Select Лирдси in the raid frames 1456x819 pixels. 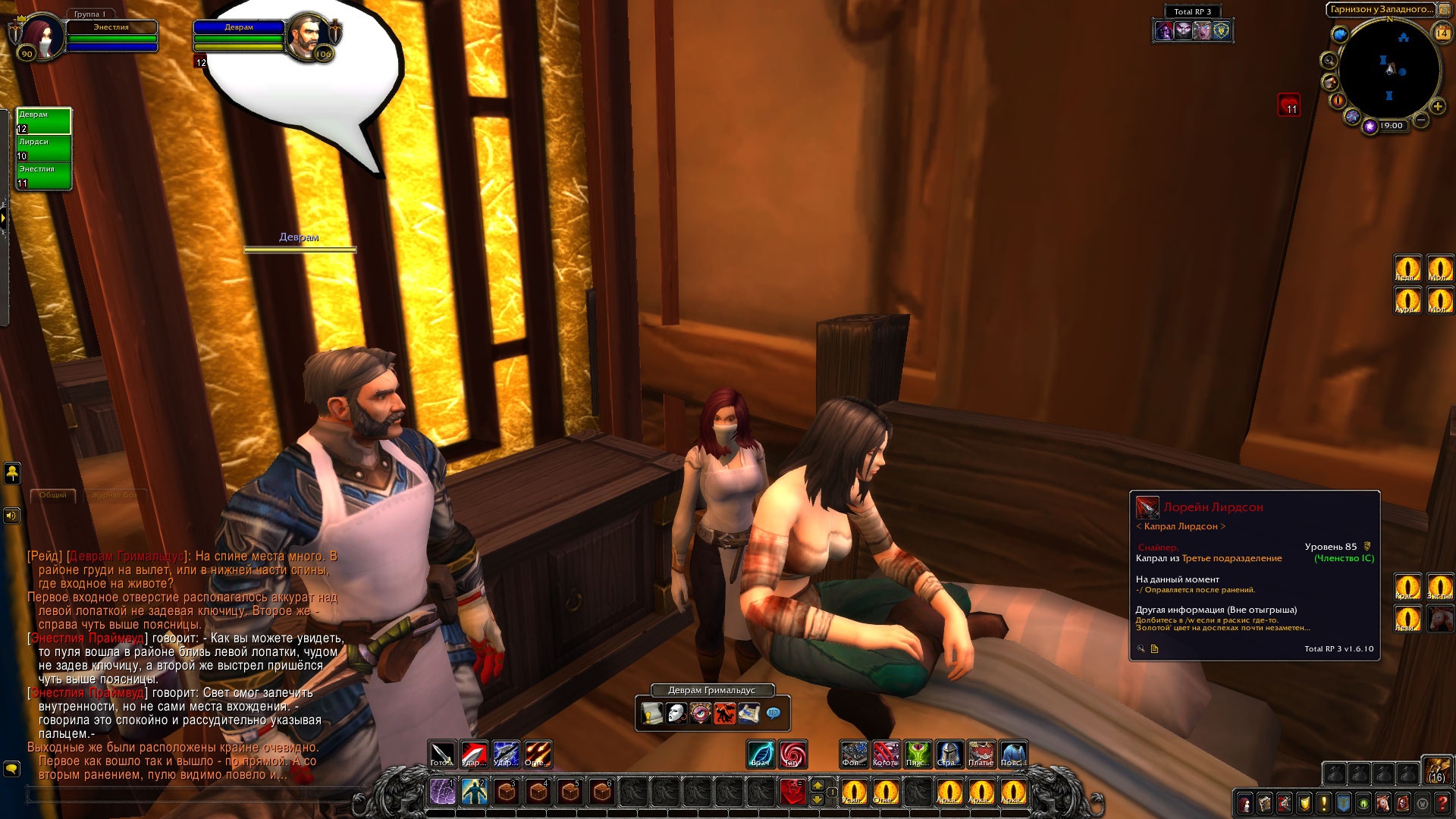point(44,149)
